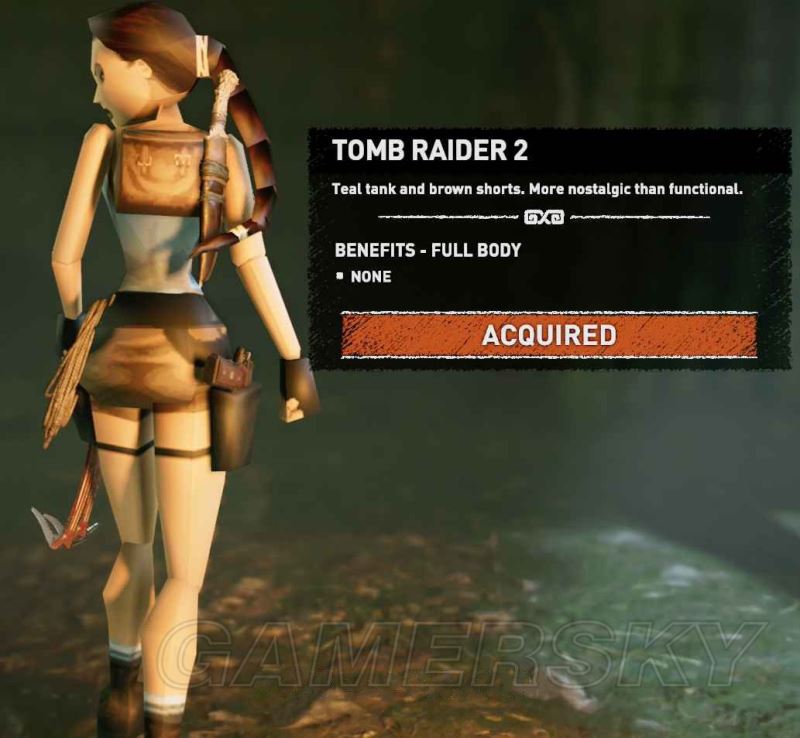The image size is (800, 738).
Task: Click the orange ACQUIRED button
Action: coord(549,335)
